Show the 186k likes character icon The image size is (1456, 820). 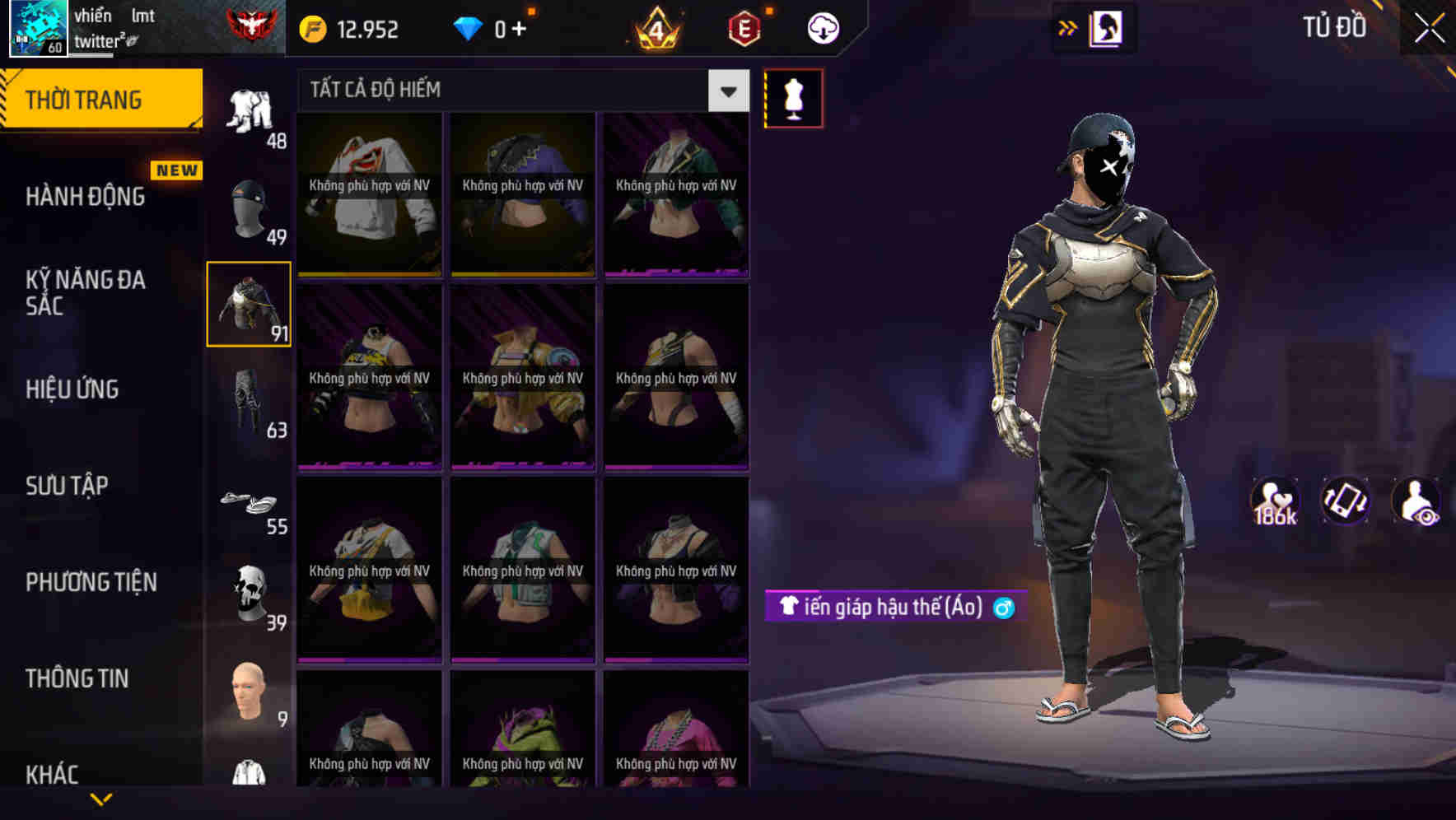(x=1273, y=501)
